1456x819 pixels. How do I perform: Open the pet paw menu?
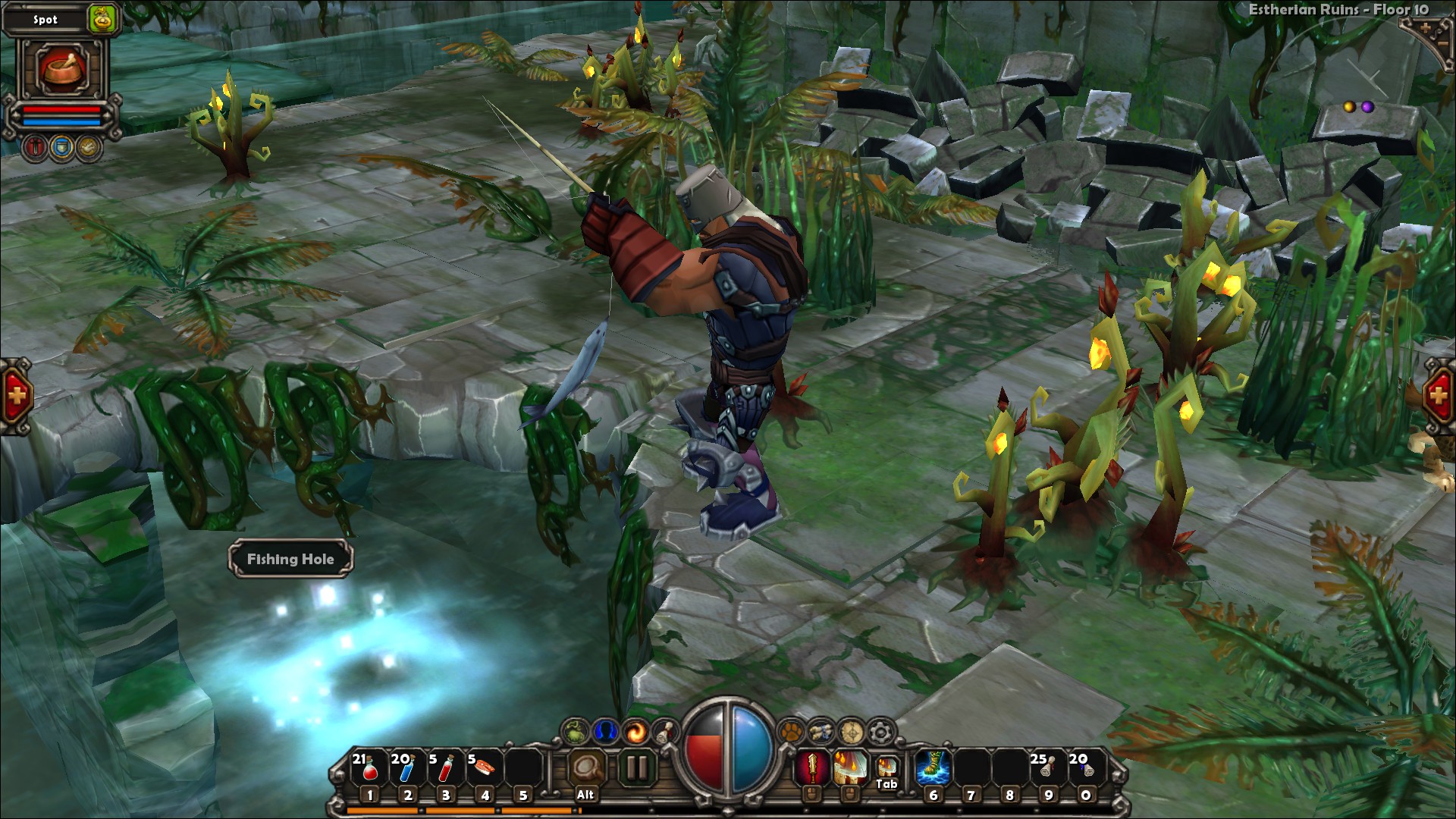click(x=790, y=732)
